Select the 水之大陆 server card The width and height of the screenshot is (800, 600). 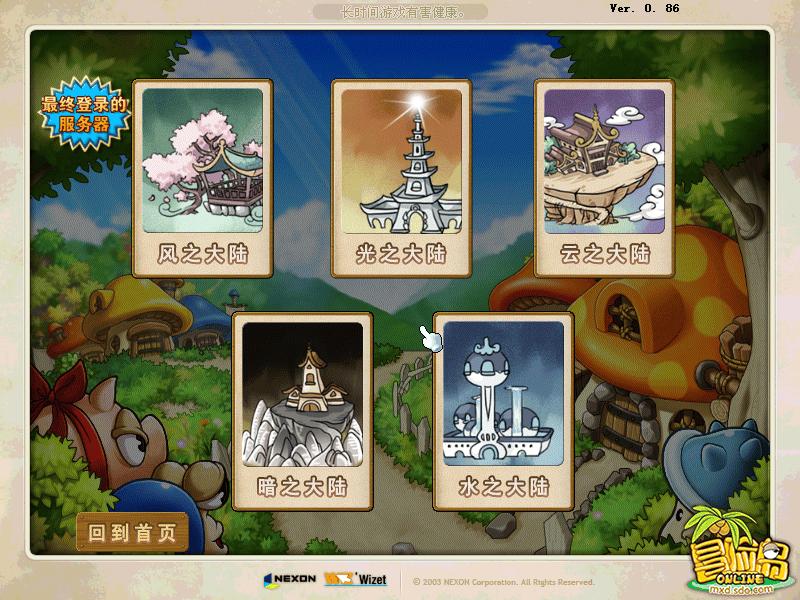(503, 411)
